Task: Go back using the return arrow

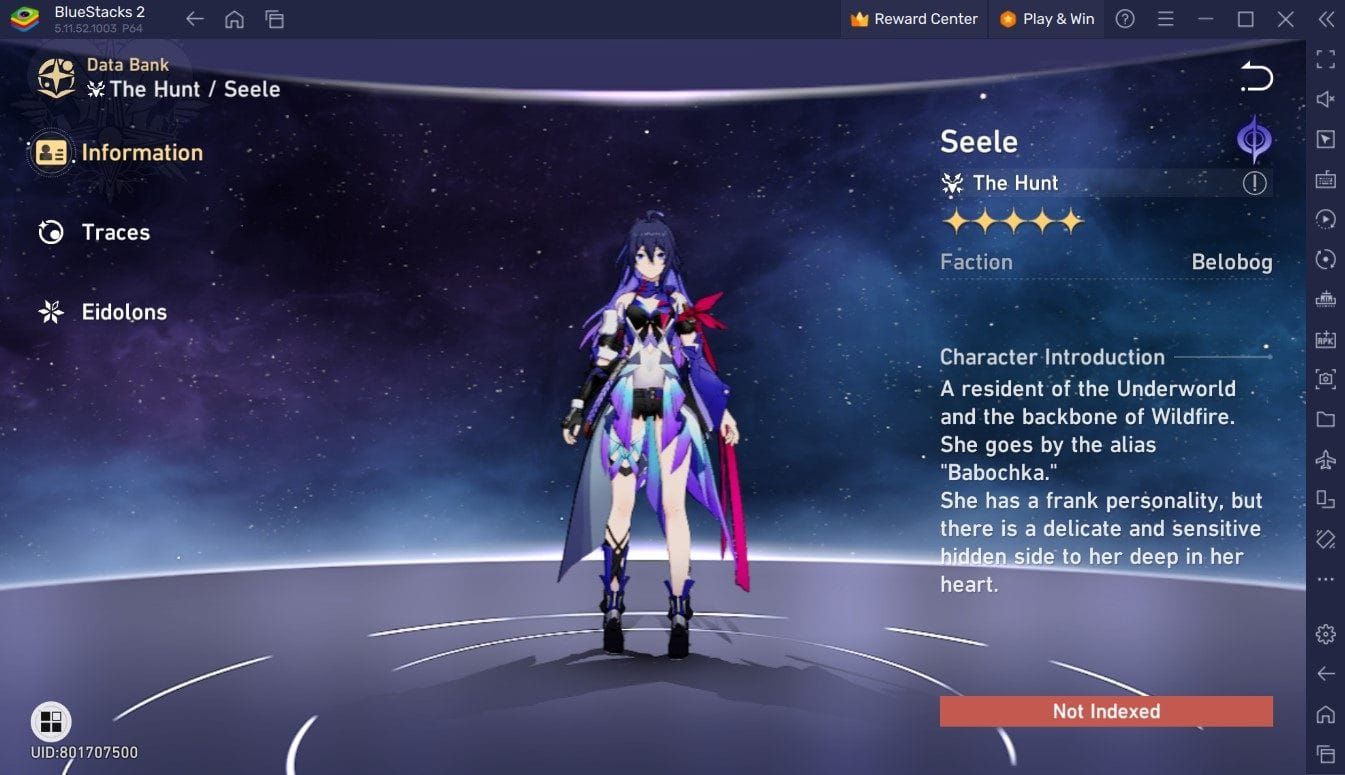Action: (1256, 77)
